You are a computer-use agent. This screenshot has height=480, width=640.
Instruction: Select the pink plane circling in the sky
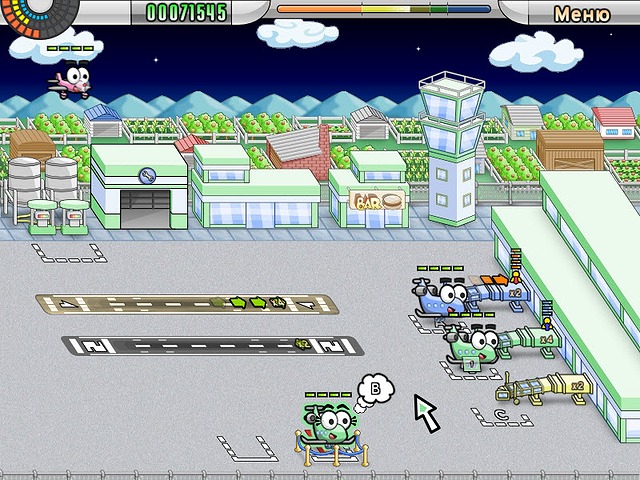pyautogui.click(x=71, y=78)
